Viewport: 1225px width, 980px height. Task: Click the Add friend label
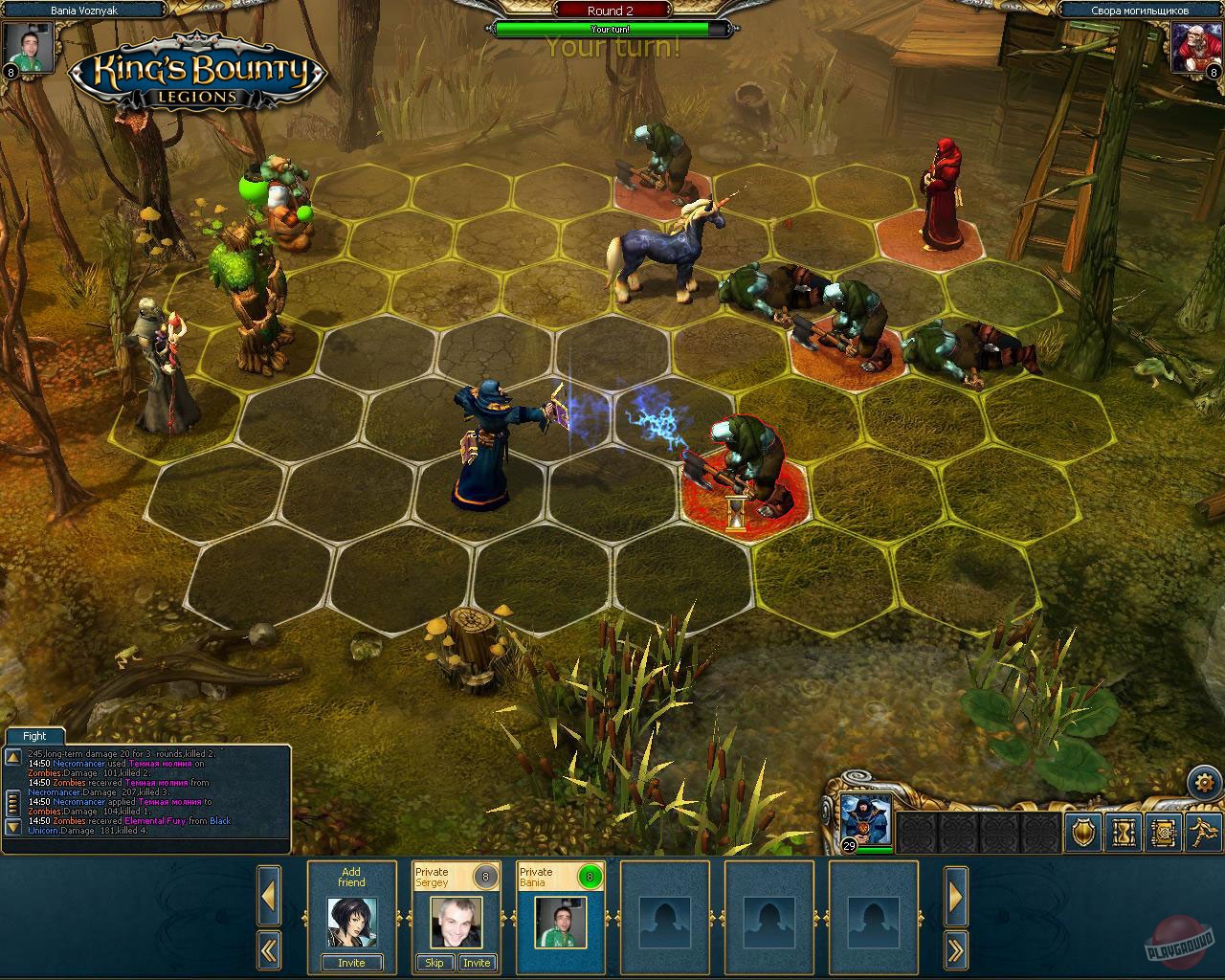[x=351, y=878]
